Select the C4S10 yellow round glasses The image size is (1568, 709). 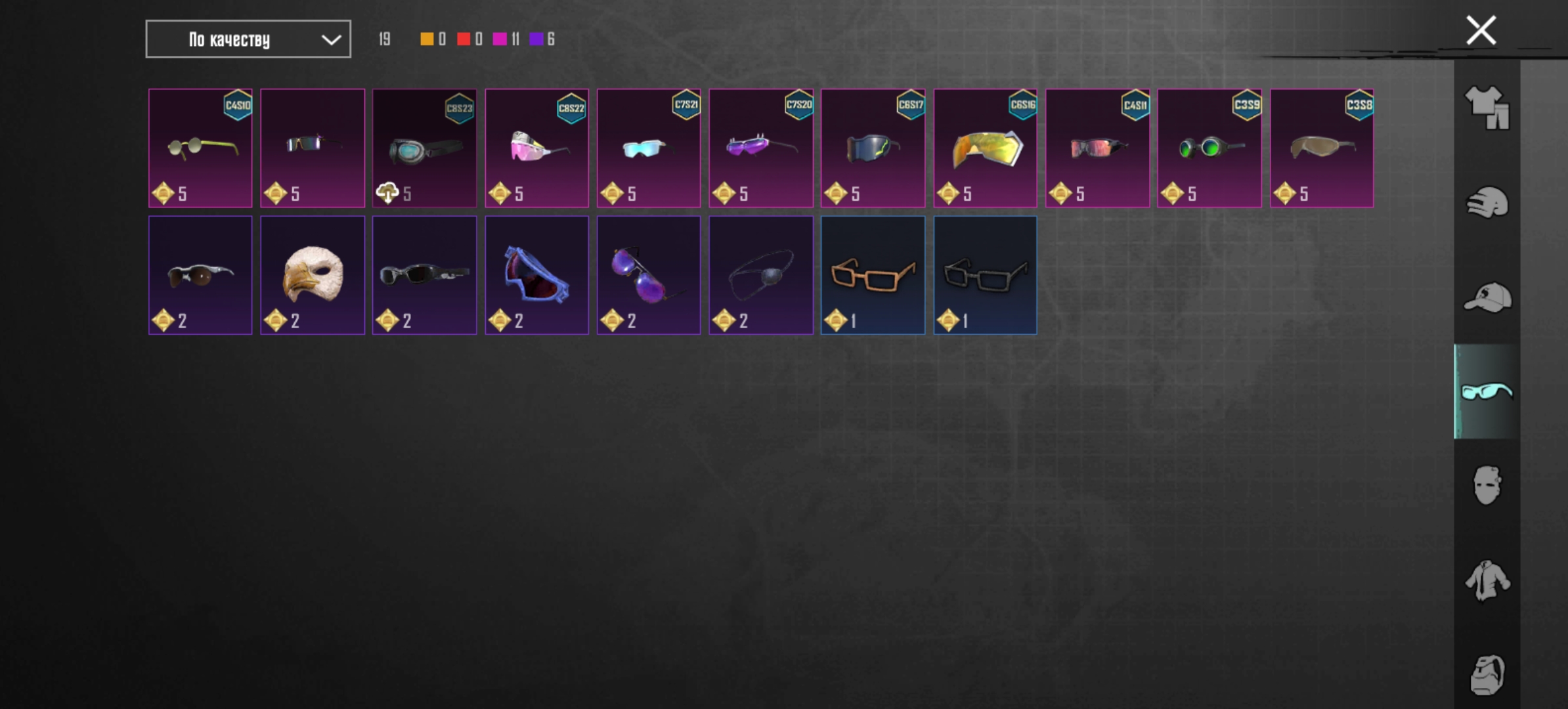pyautogui.click(x=200, y=148)
